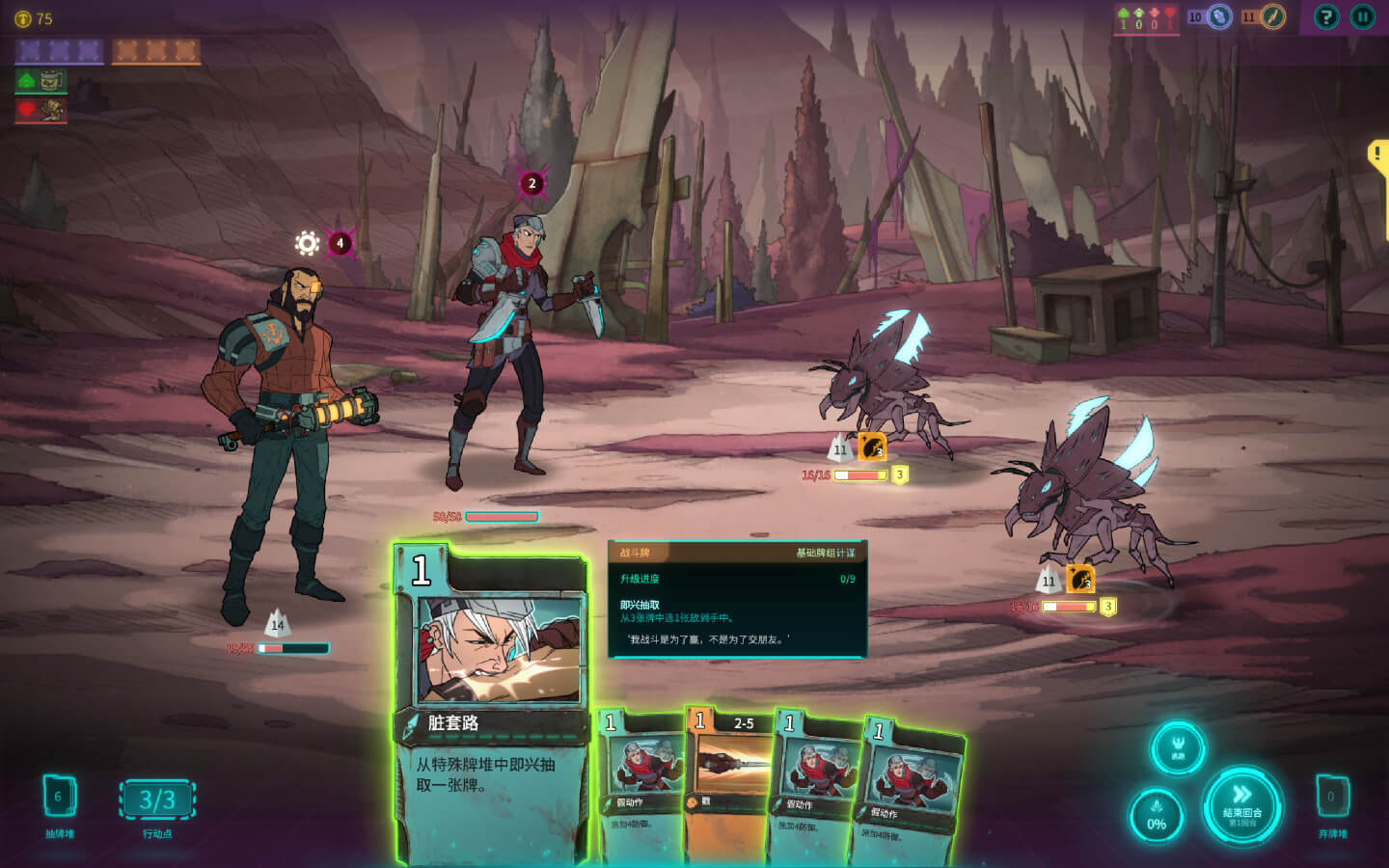The width and height of the screenshot is (1389, 868).
Task: Select the 0% lotus gauge button
Action: [1156, 816]
